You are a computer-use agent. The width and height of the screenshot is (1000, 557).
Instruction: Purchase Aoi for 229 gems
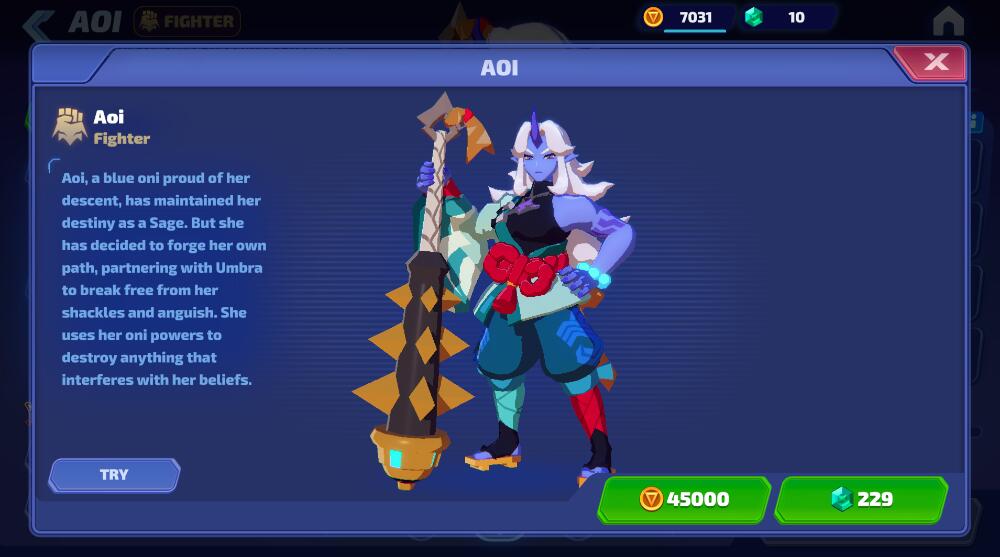tap(861, 498)
